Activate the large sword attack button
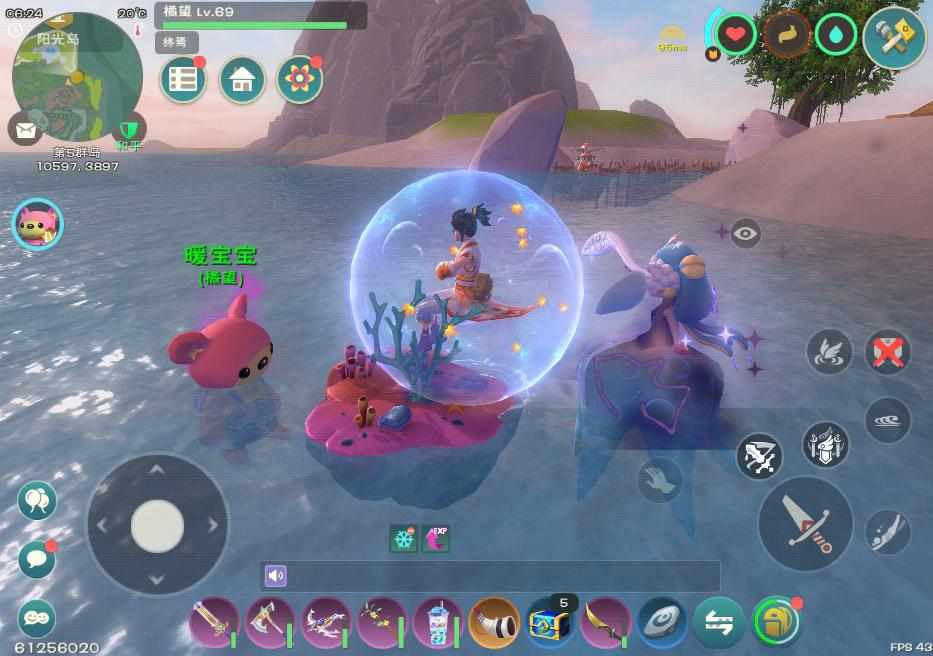The height and width of the screenshot is (656, 933). coord(805,524)
